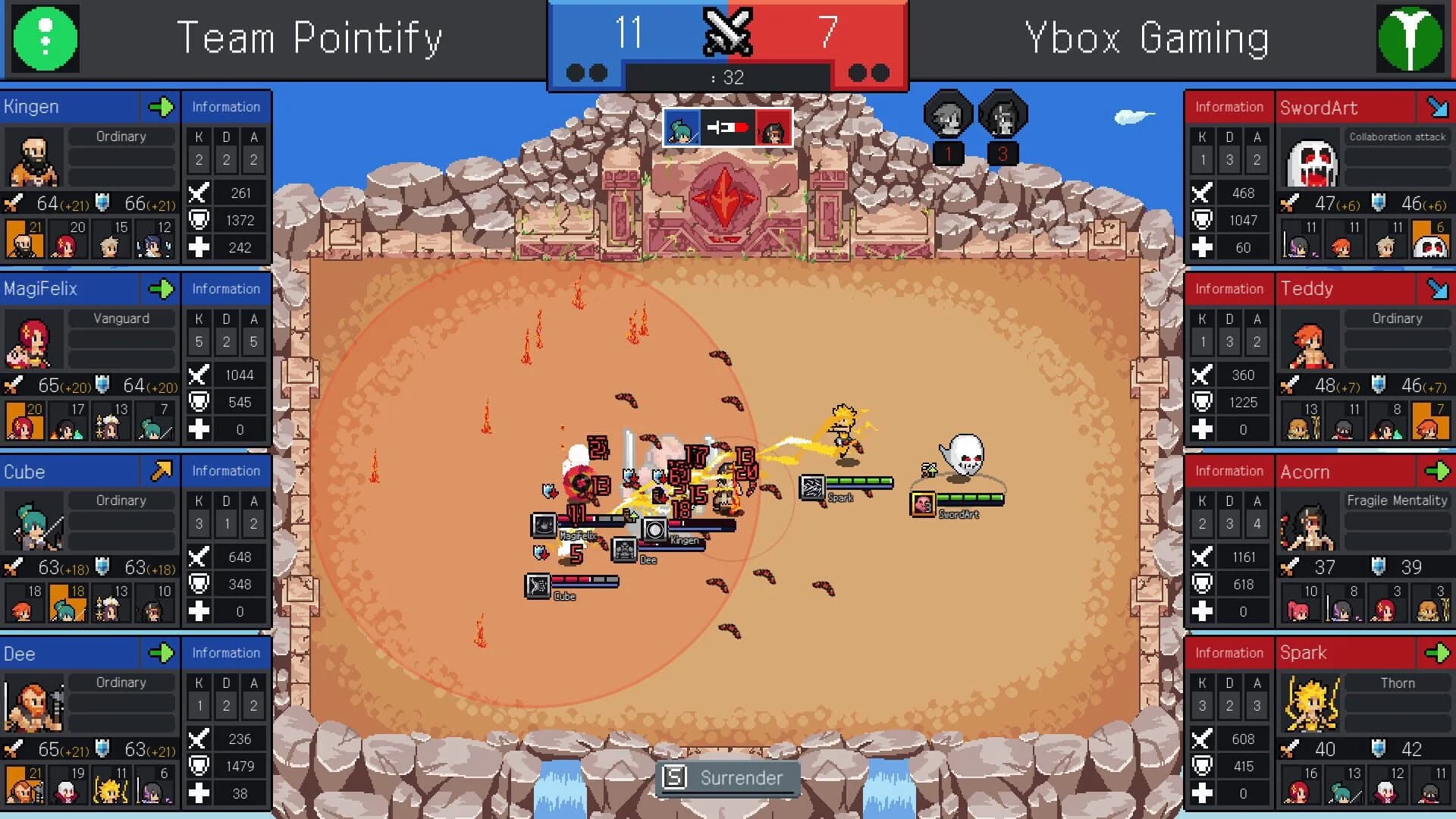Expand Acorn's Information panel
This screenshot has height=819, width=1456.
[x=1228, y=471]
